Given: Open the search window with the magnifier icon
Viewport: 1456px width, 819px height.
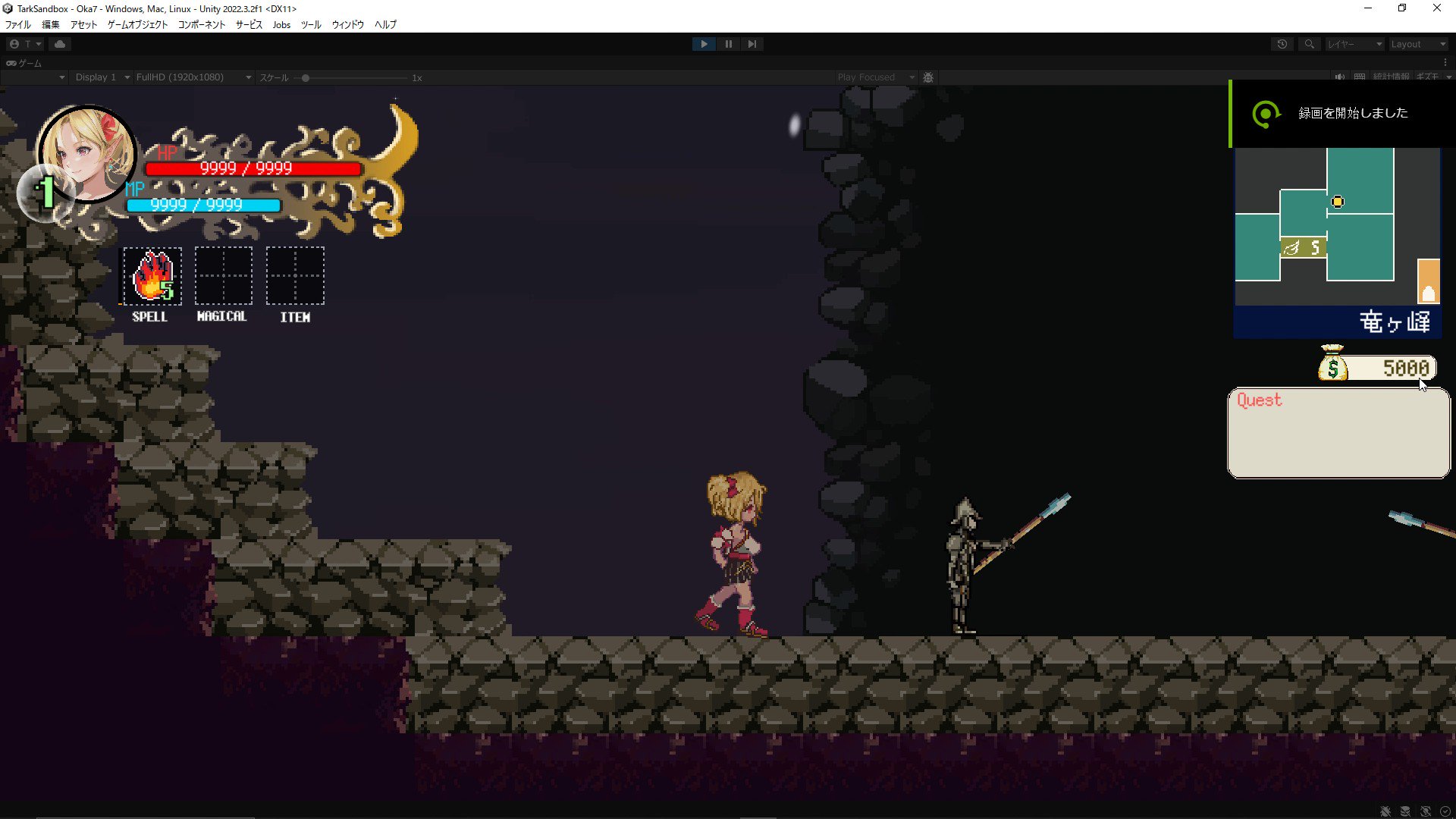Looking at the screenshot, I should [x=1309, y=43].
